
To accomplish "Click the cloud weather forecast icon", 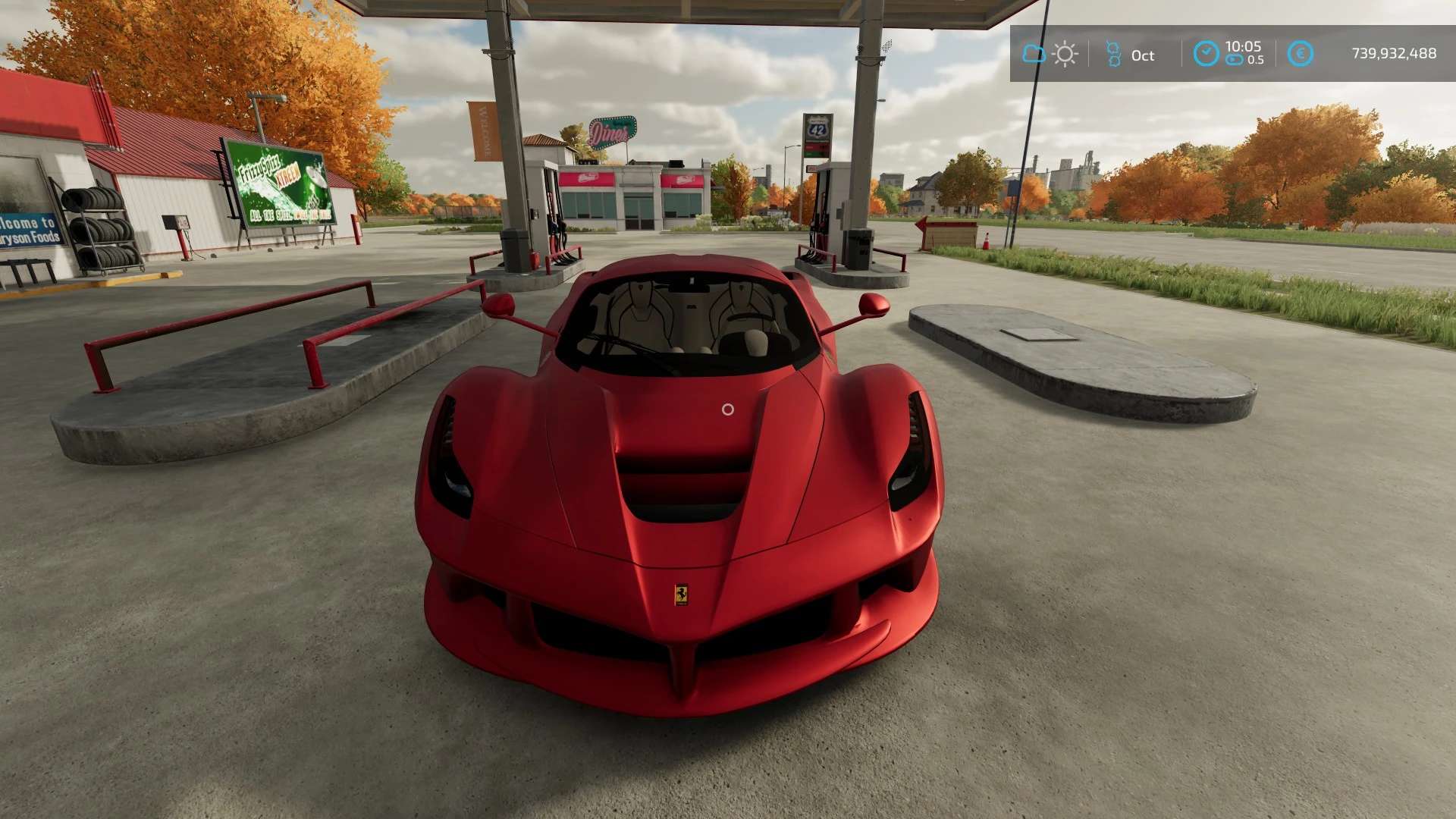I will click(x=1034, y=54).
